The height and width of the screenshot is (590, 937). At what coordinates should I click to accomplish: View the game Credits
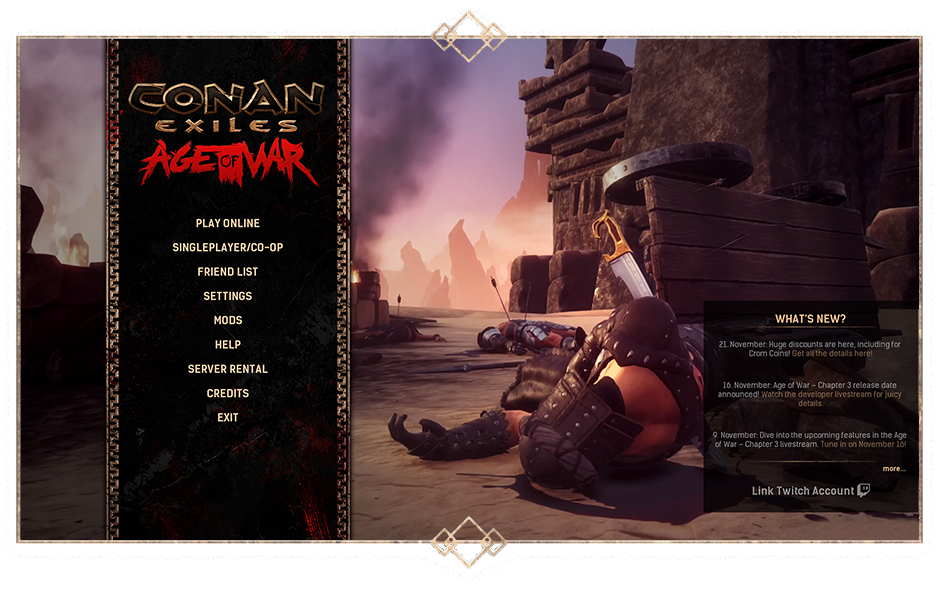point(228,393)
